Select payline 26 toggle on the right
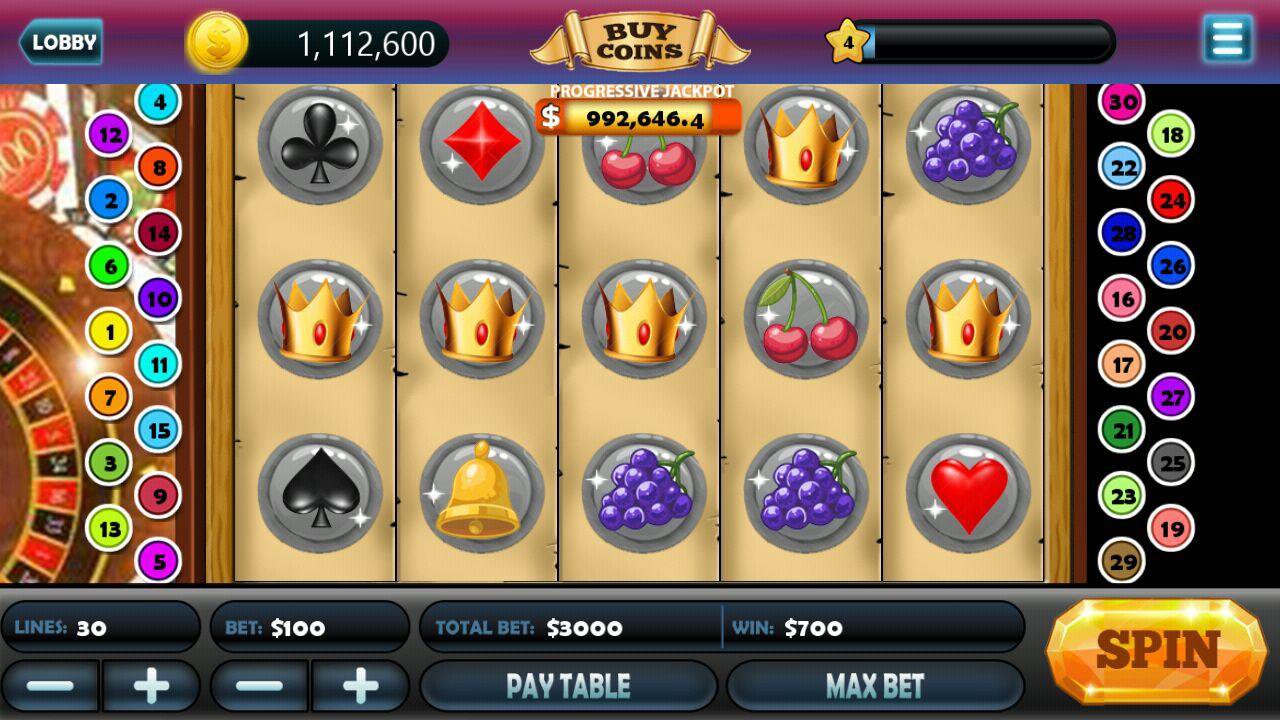Screen dimensions: 1280x720 1170,266
